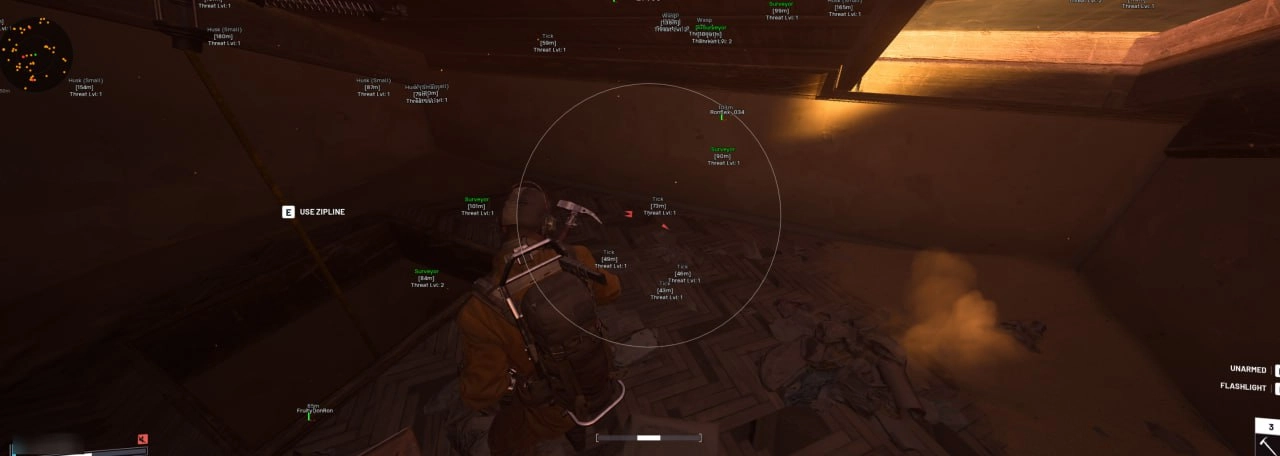The height and width of the screenshot is (456, 1280).
Task: Select the hammer tool slot
Action: [1266, 441]
